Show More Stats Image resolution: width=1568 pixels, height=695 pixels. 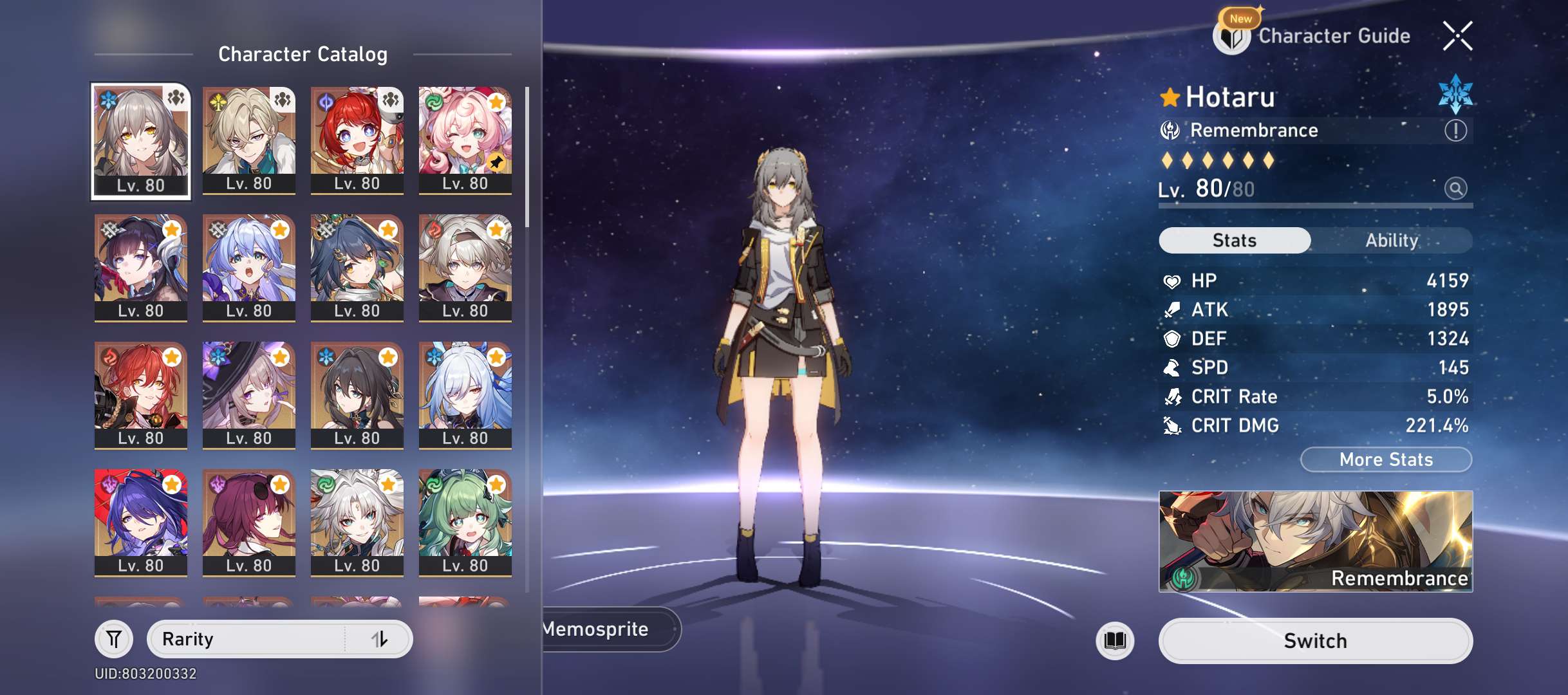(x=1386, y=459)
